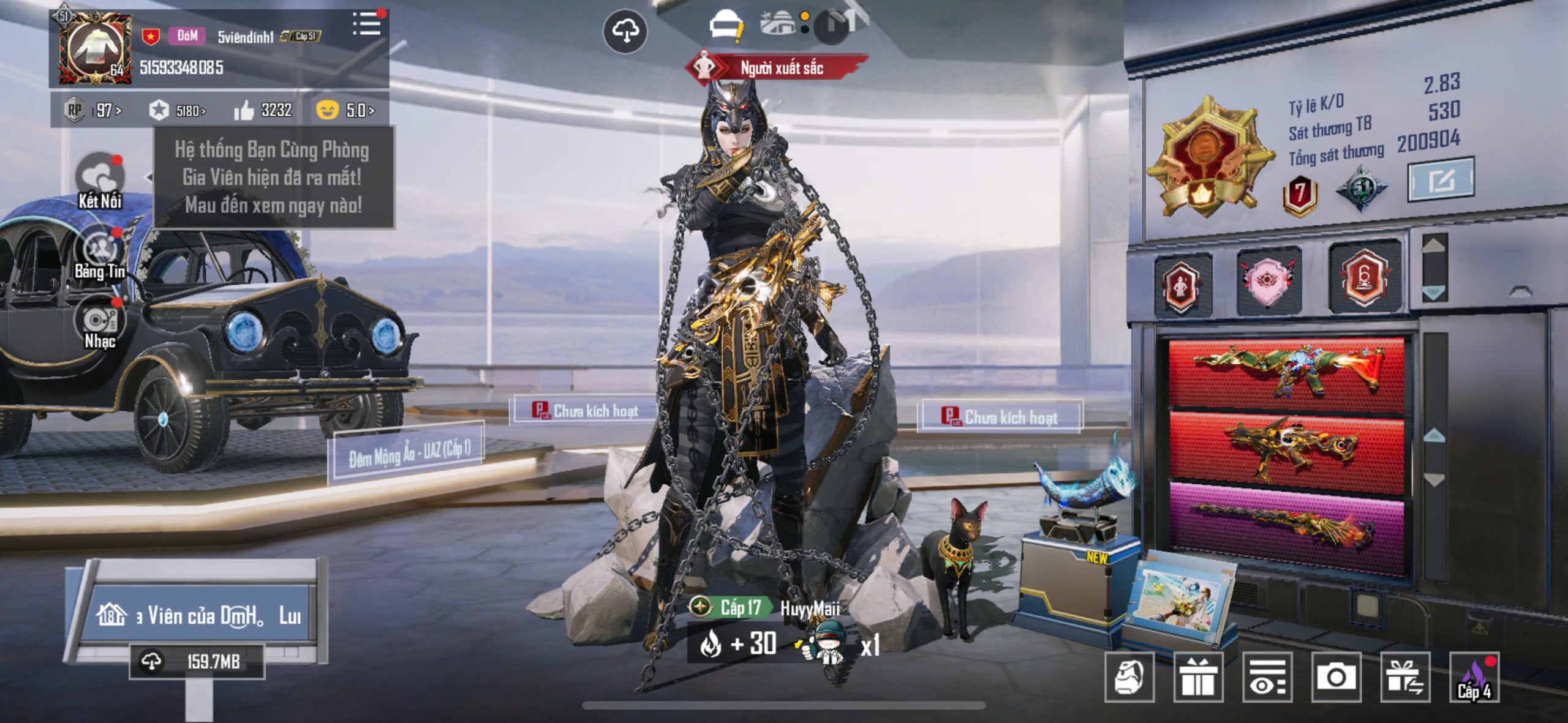
Task: Open the gift box button
Action: pos(1198,677)
